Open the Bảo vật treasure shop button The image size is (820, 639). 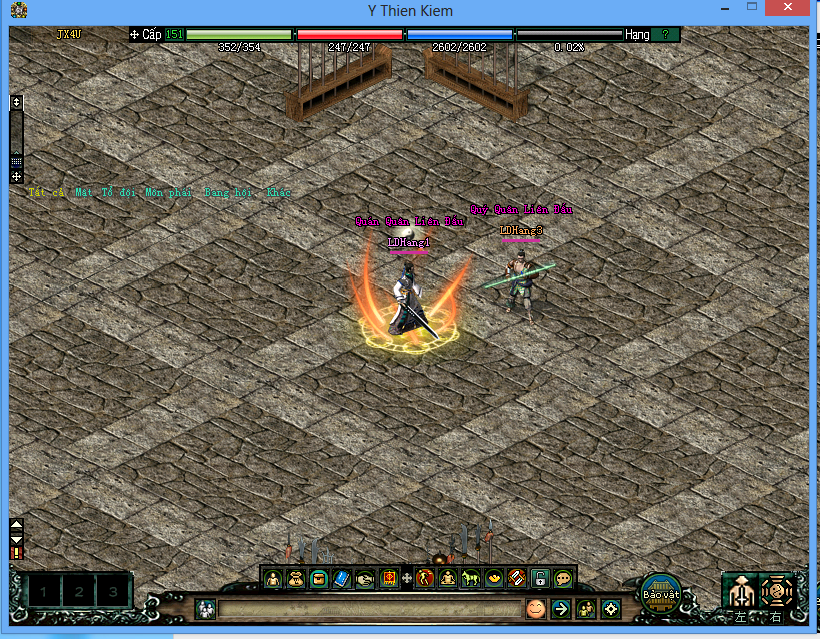(x=660, y=591)
